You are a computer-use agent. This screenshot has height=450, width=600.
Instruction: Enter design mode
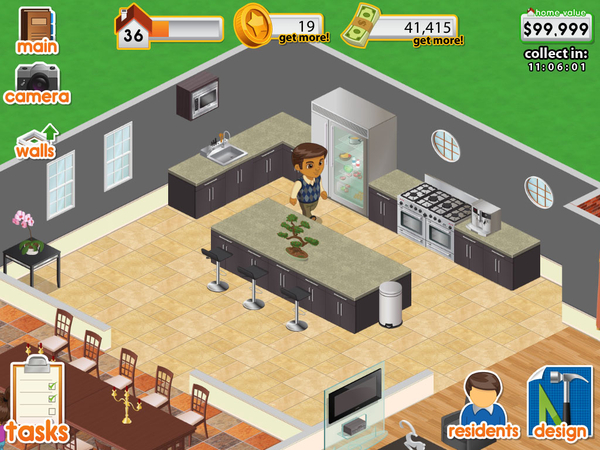560,405
